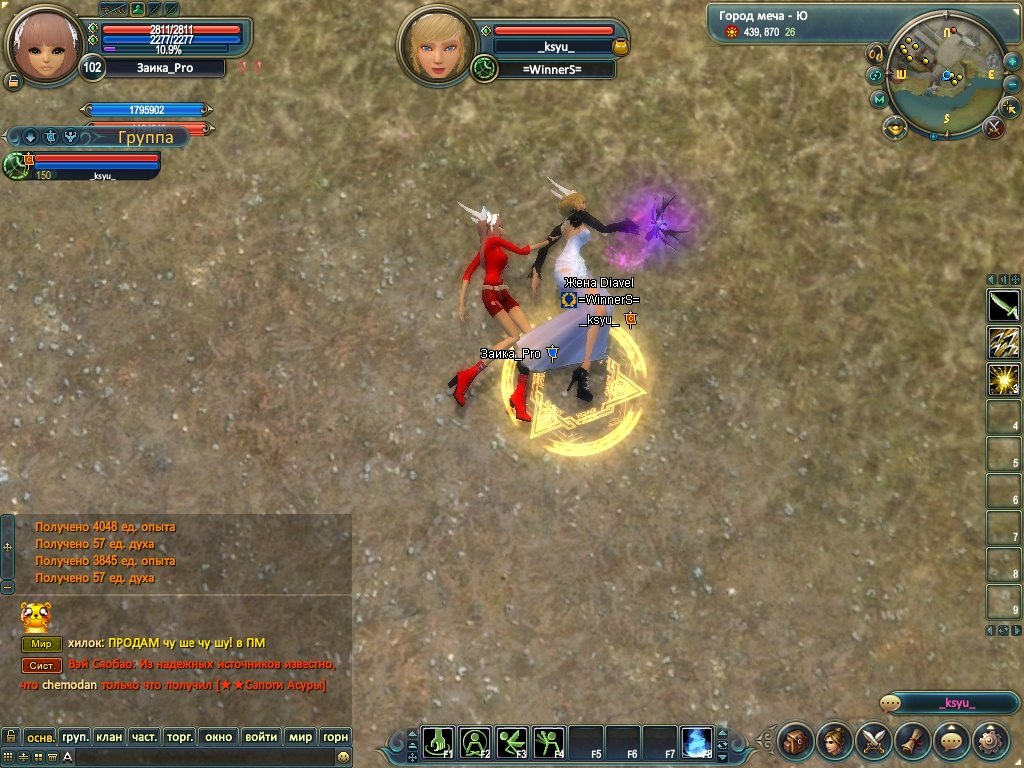Use the meditation skill in slot F2
The width and height of the screenshot is (1024, 768).
tap(475, 742)
